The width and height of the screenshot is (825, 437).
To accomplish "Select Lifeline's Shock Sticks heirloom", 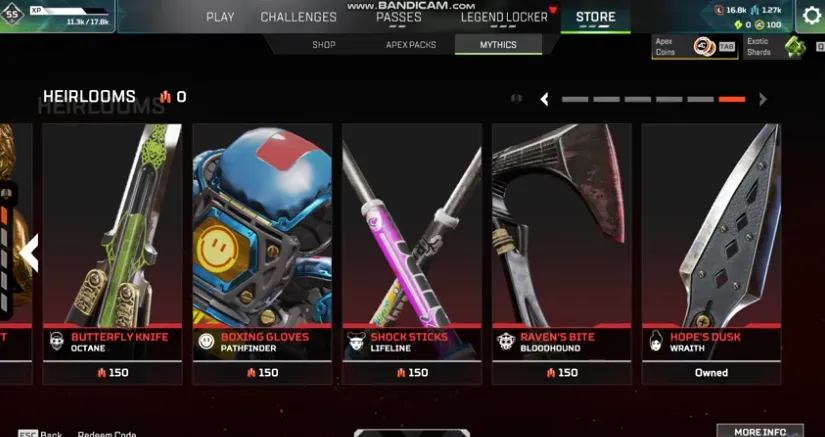I will click(x=412, y=250).
